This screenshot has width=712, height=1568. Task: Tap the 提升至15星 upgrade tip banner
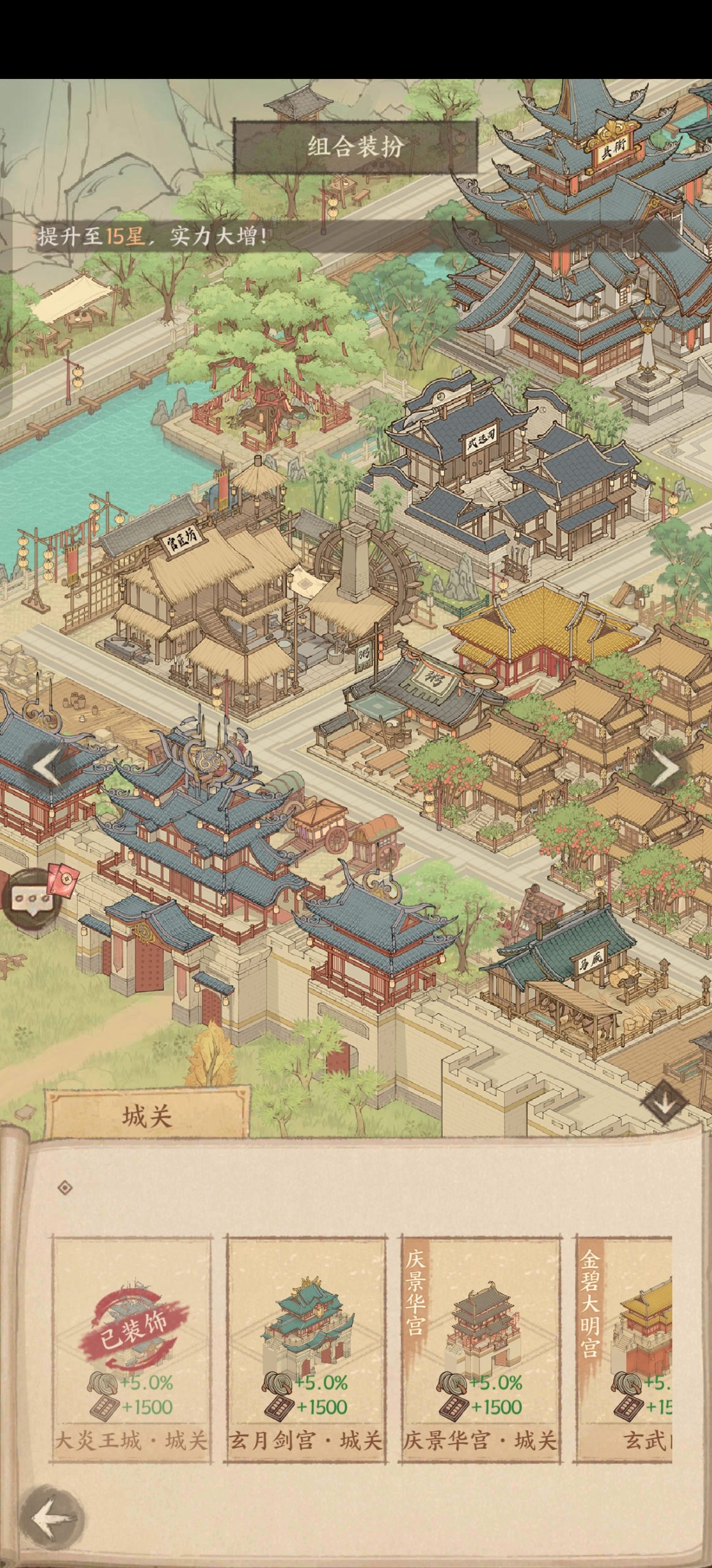(153, 236)
